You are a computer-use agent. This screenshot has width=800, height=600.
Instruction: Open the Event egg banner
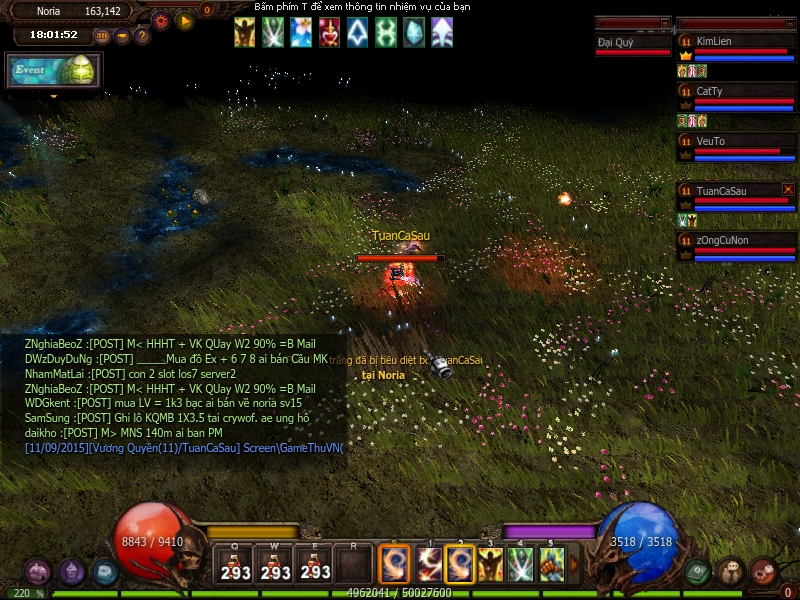[54, 70]
